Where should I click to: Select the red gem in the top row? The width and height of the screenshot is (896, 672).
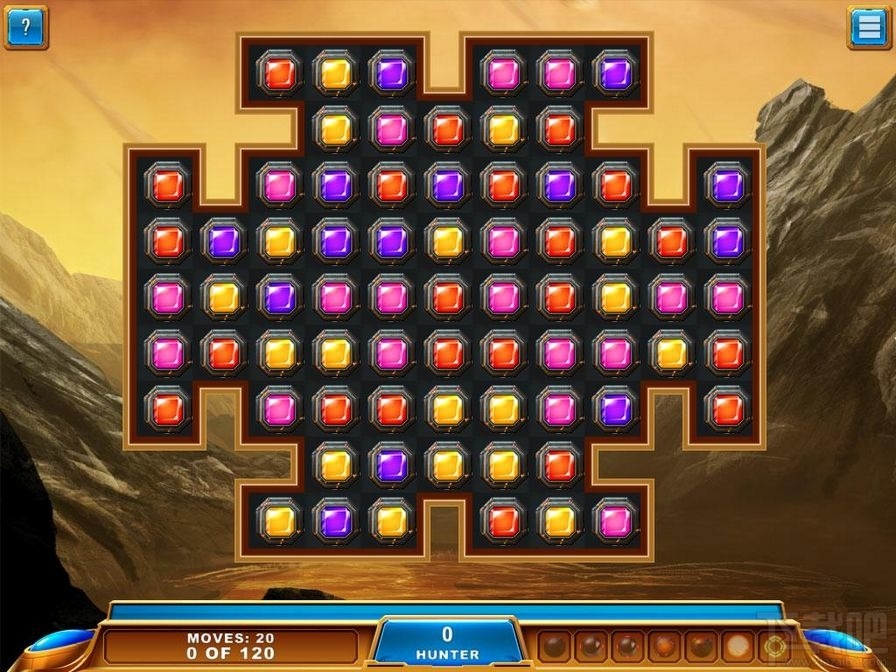pyautogui.click(x=279, y=72)
